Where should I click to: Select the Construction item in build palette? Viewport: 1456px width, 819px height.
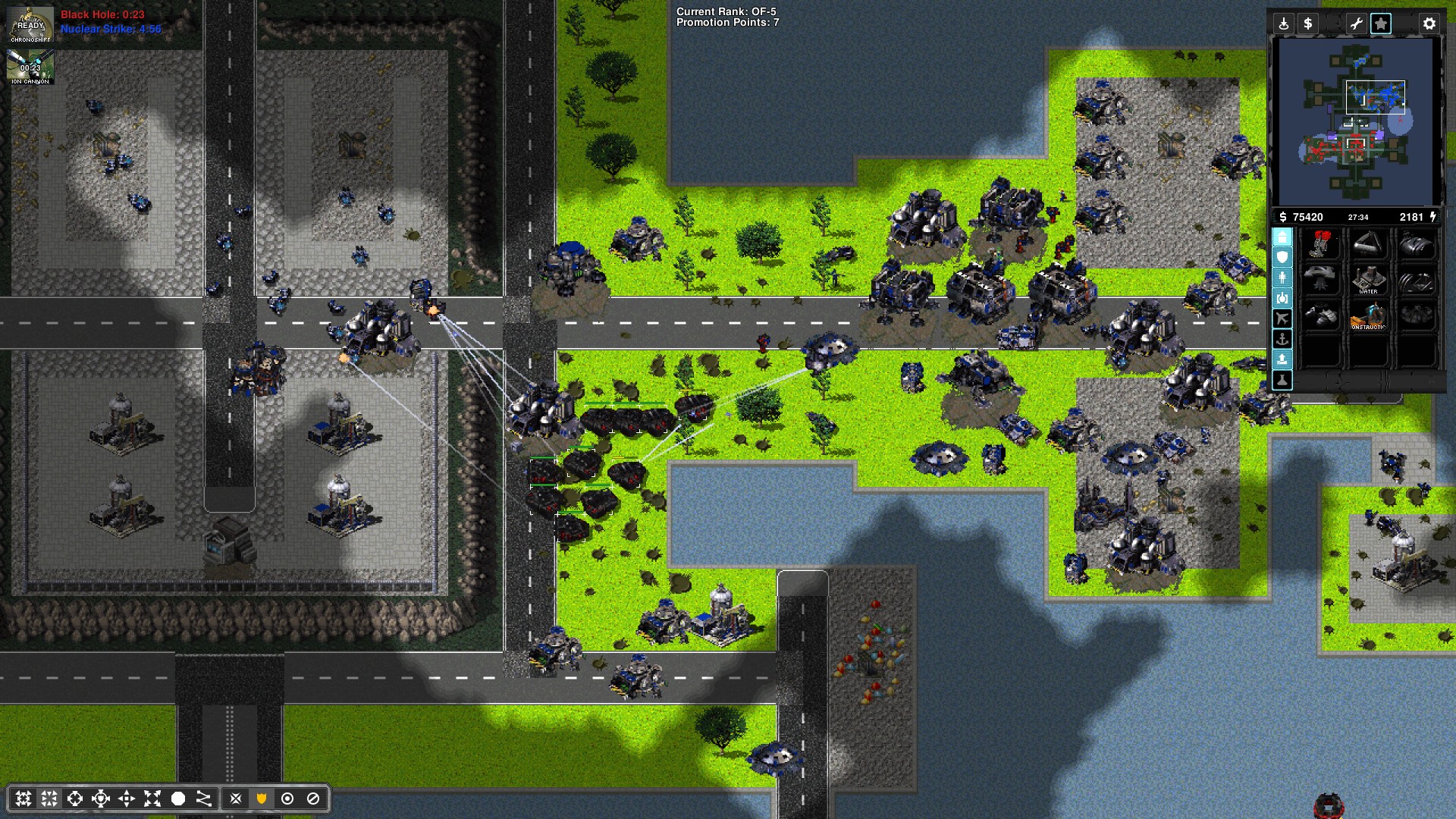pyautogui.click(x=1369, y=315)
